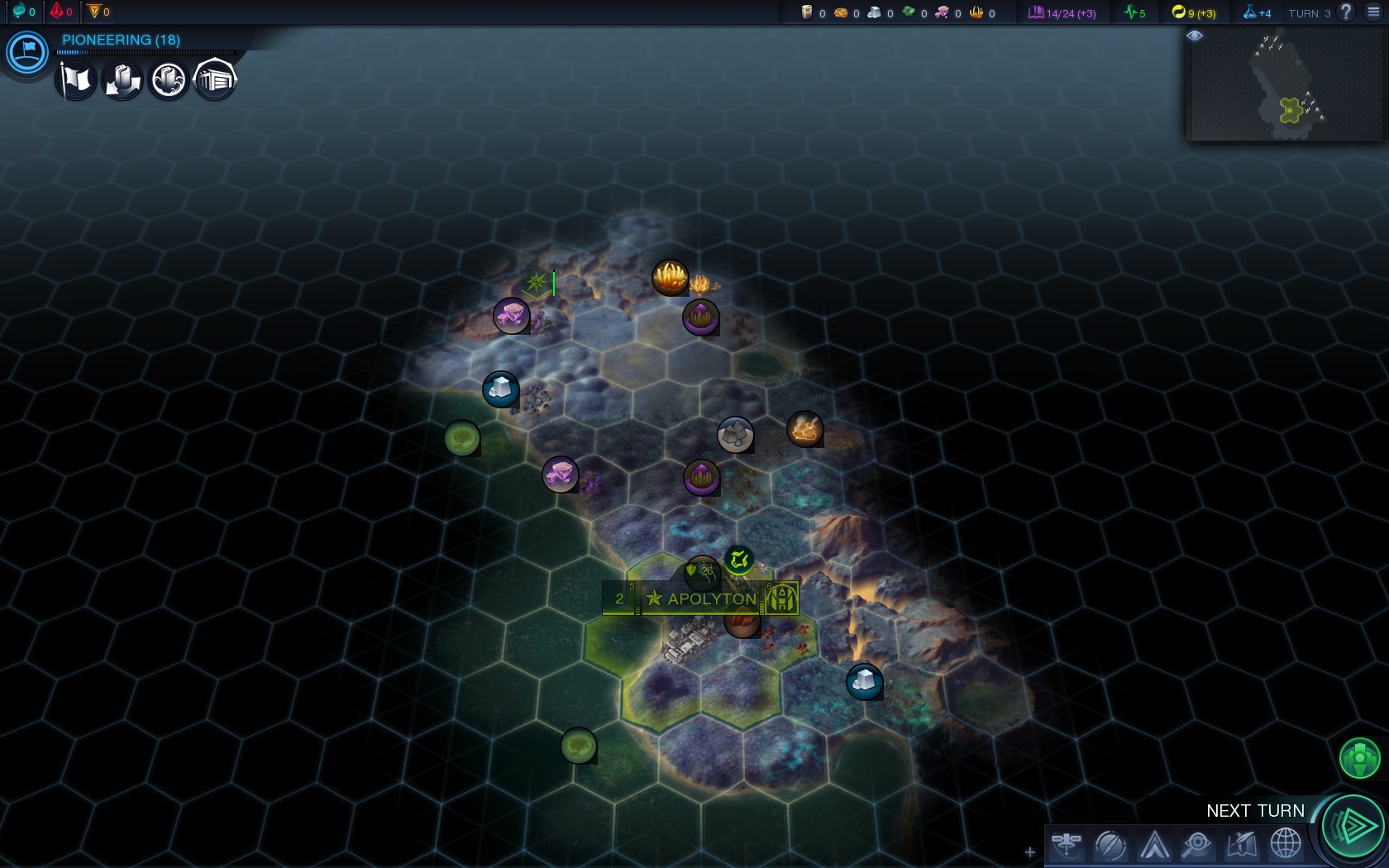Screen dimensions: 1389x868
Task: Open the main game menu
Action: [x=1373, y=12]
